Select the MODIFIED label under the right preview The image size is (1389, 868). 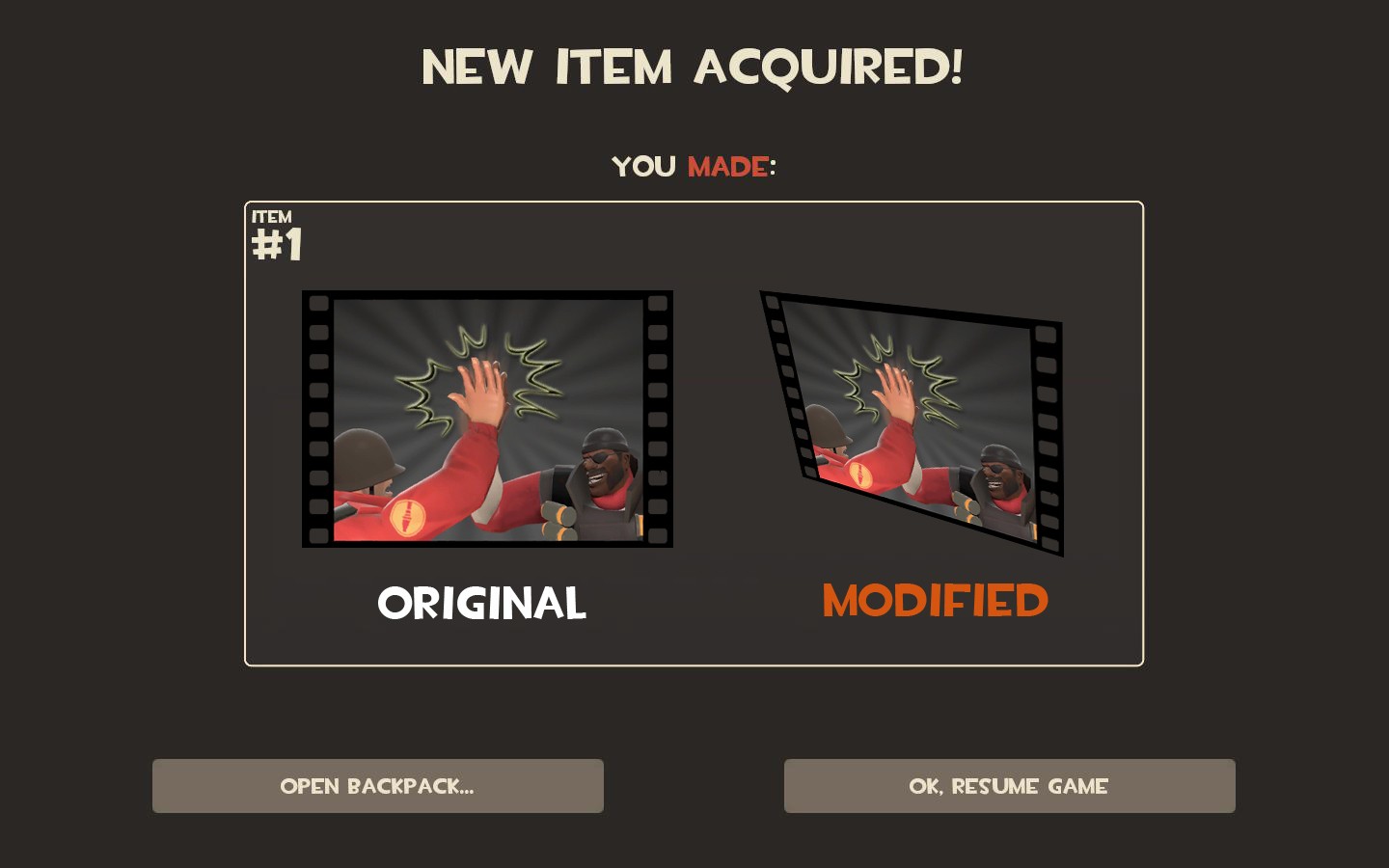(934, 601)
